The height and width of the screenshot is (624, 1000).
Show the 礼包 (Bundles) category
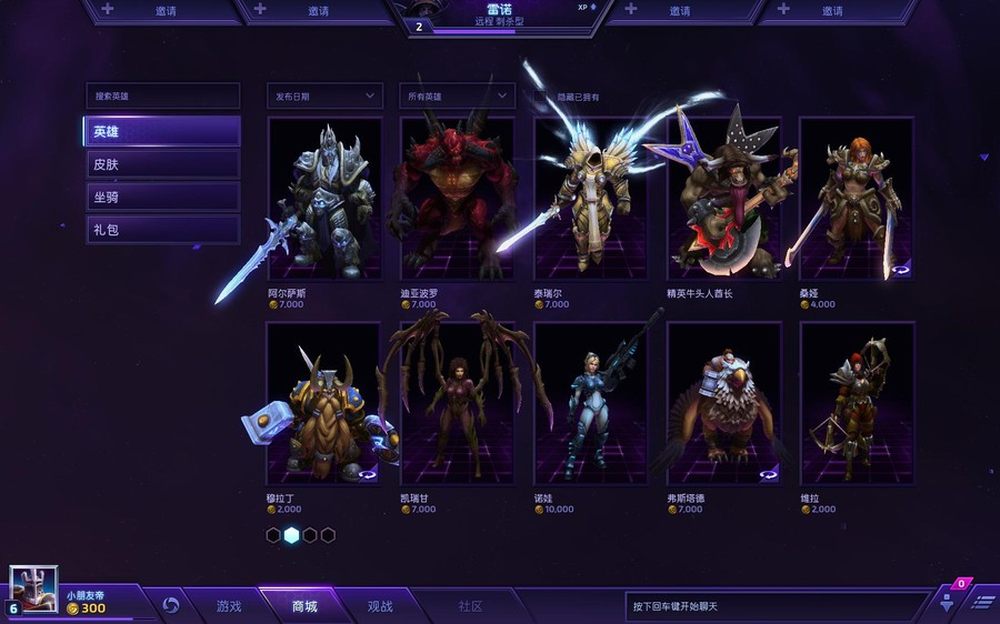[162, 229]
